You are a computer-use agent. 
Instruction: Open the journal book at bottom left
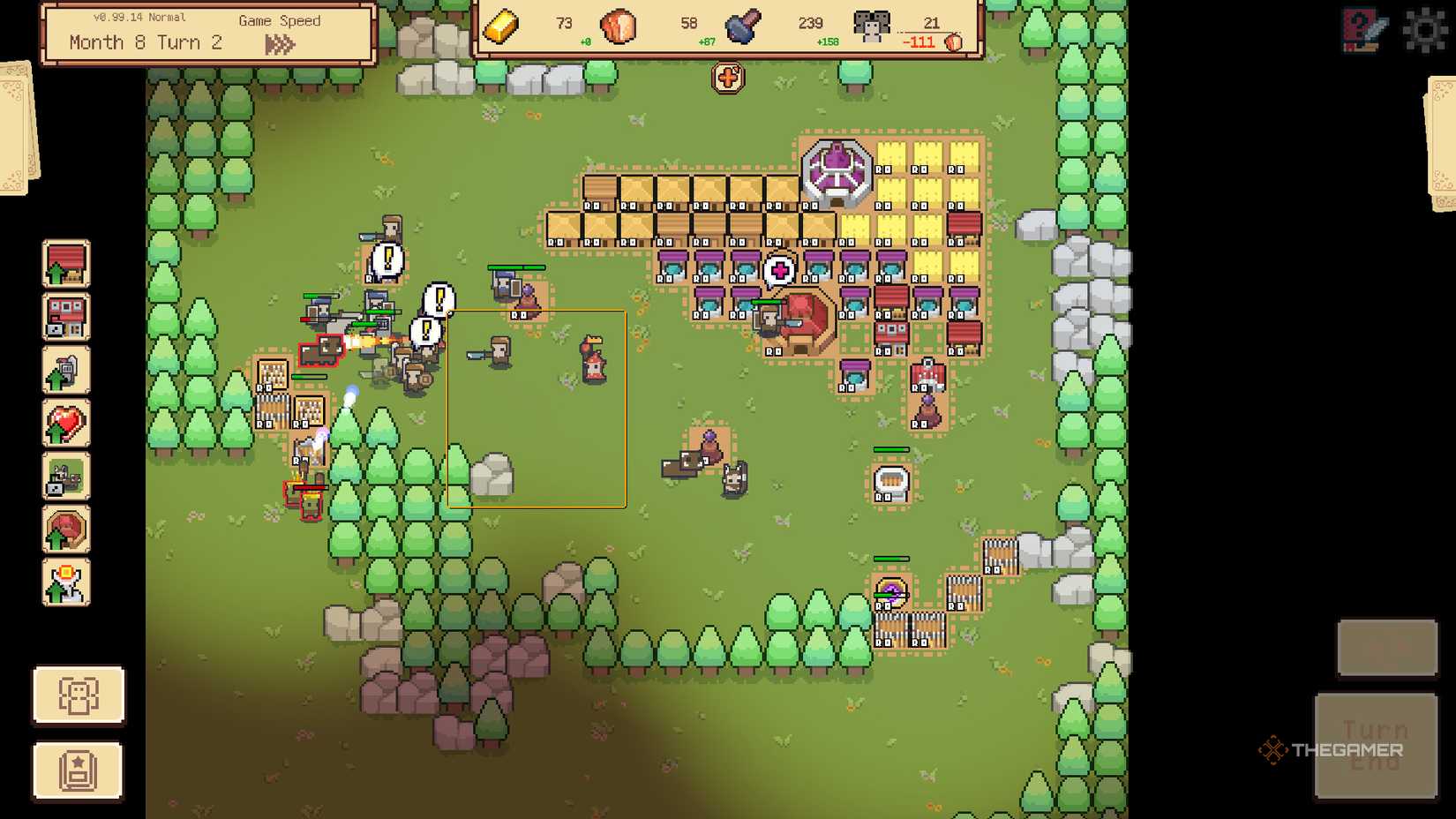(x=79, y=770)
